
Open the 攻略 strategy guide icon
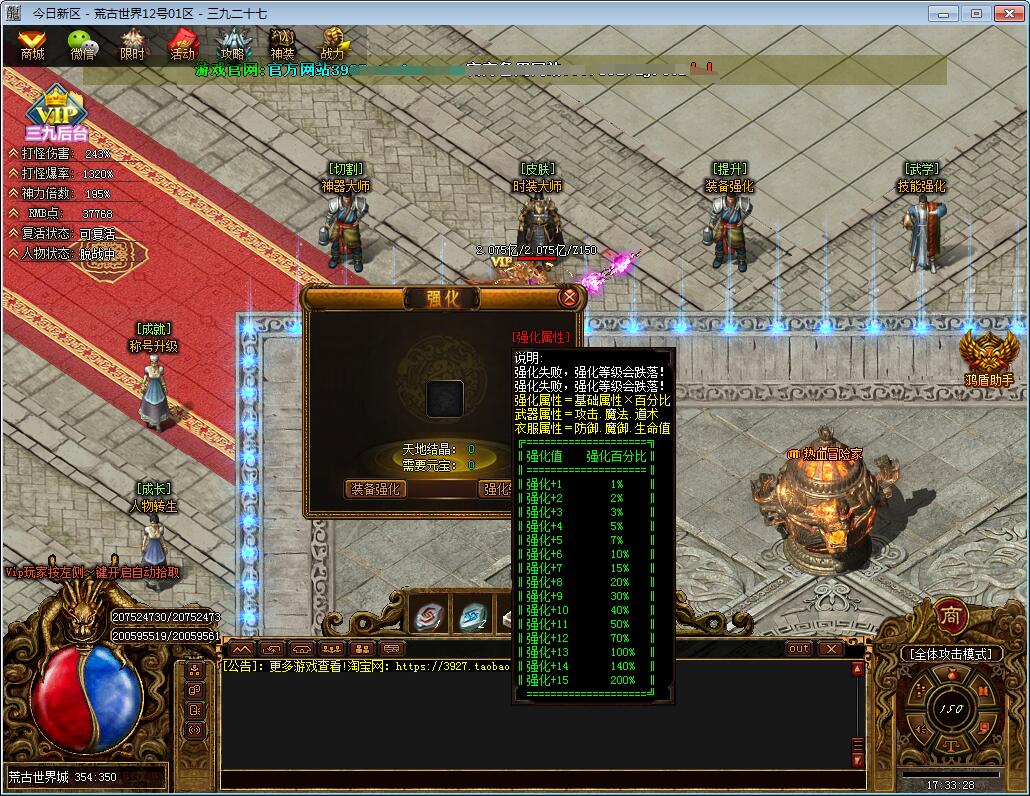[233, 43]
